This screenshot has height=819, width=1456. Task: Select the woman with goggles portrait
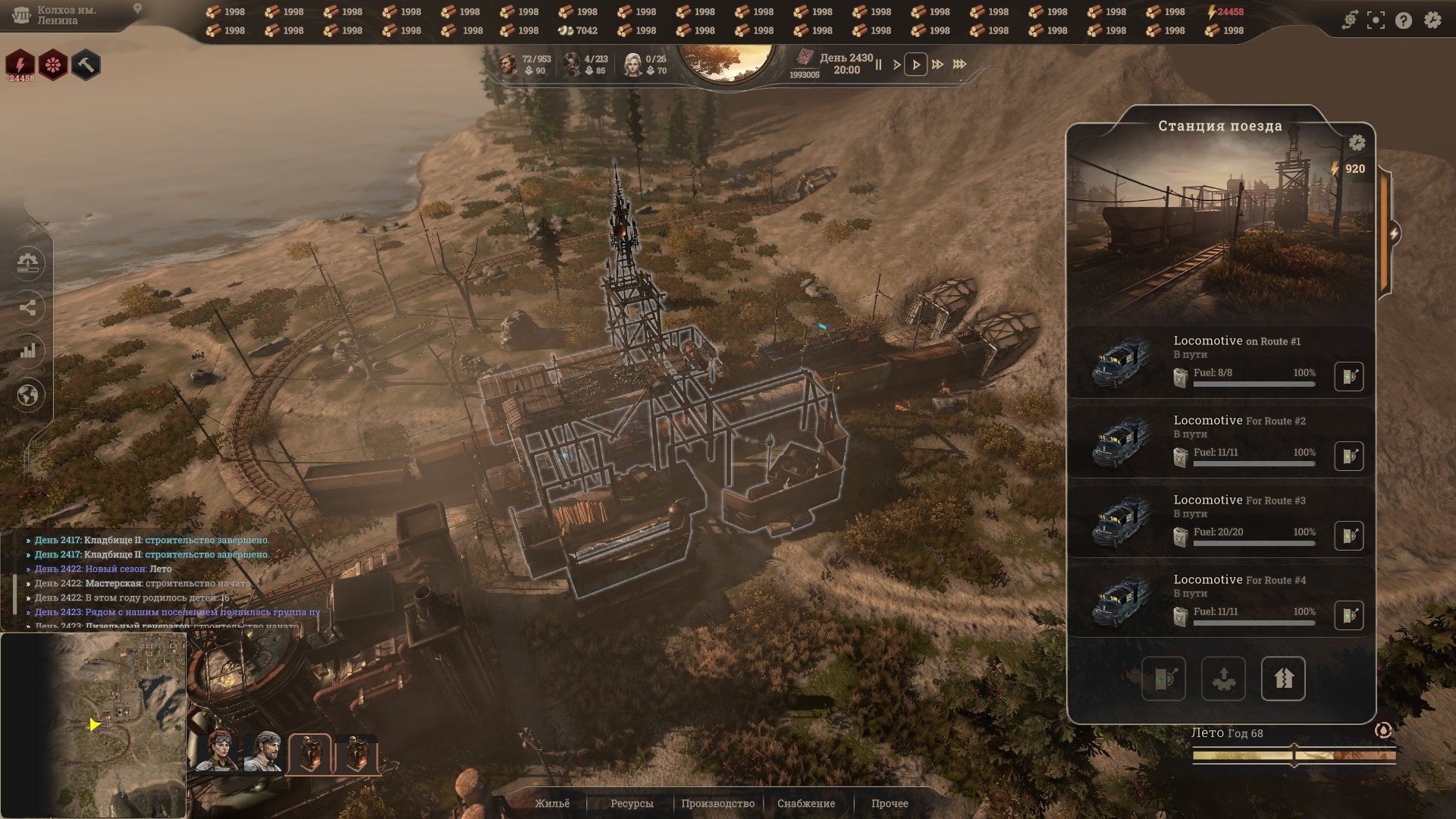point(215,752)
